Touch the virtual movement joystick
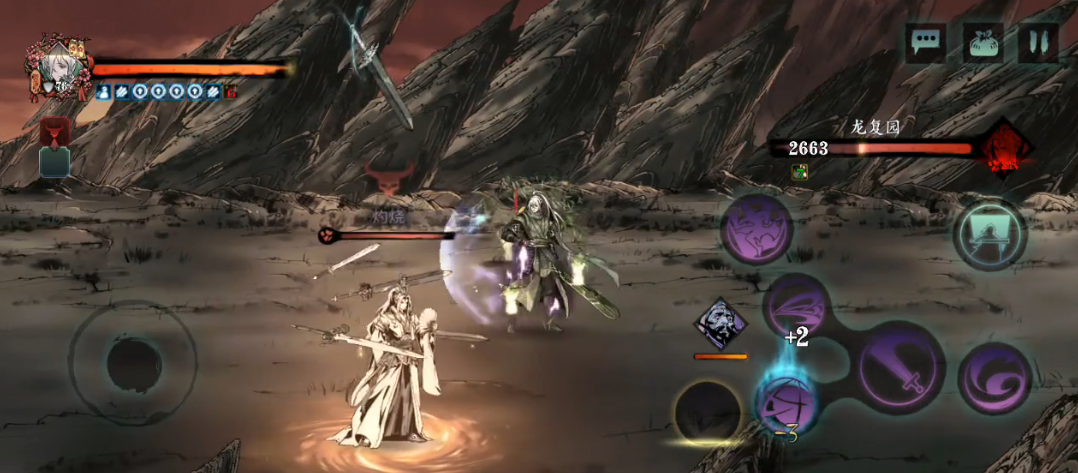The height and width of the screenshot is (473, 1078). [x=133, y=362]
